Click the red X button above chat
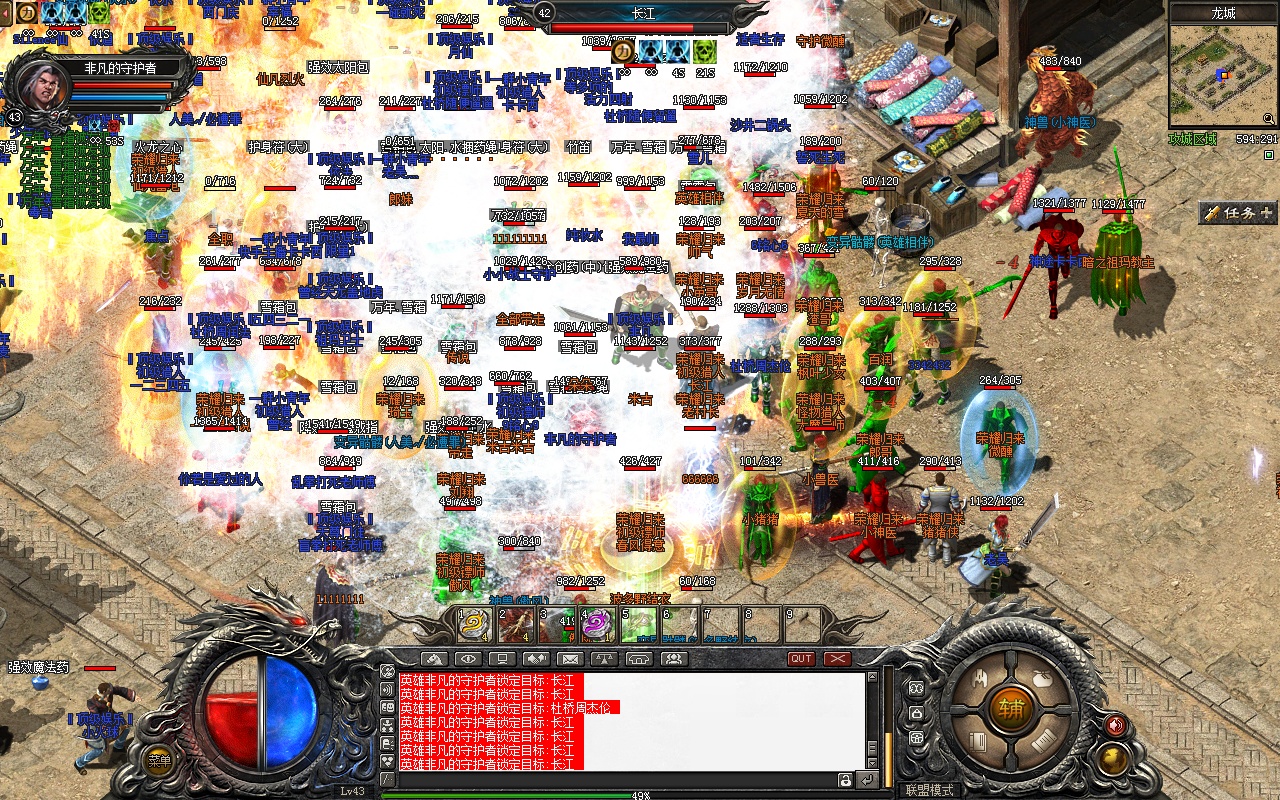The width and height of the screenshot is (1280, 800). point(837,659)
